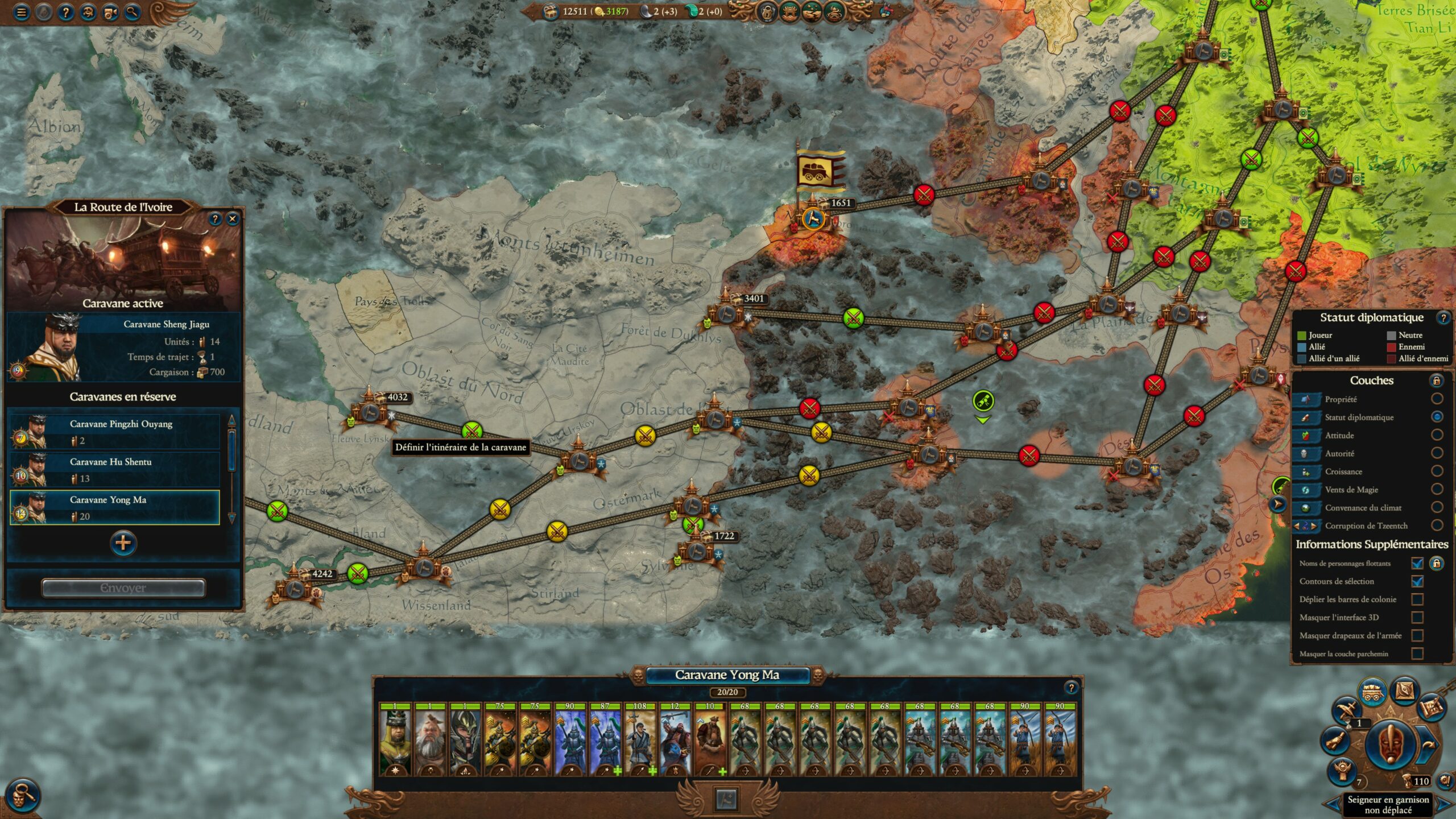This screenshot has width=1456, height=819.
Task: Switch layer to Attitude
Action: pyautogui.click(x=1437, y=435)
